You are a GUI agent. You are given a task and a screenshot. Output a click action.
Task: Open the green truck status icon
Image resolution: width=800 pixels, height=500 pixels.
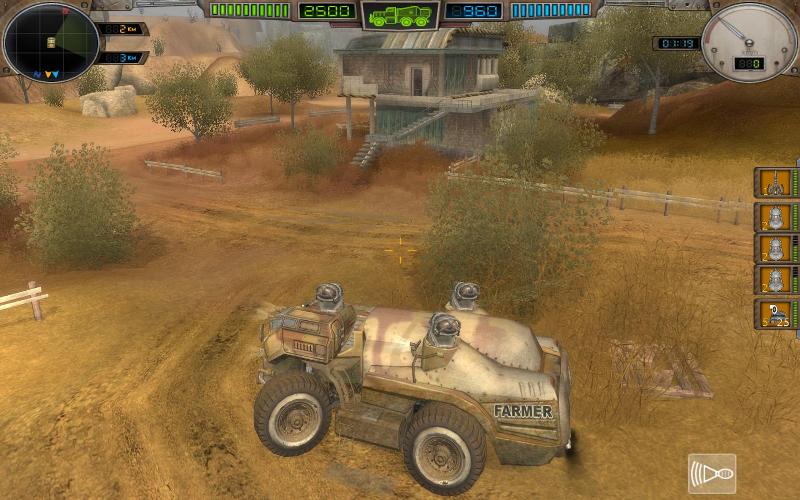pyautogui.click(x=400, y=15)
